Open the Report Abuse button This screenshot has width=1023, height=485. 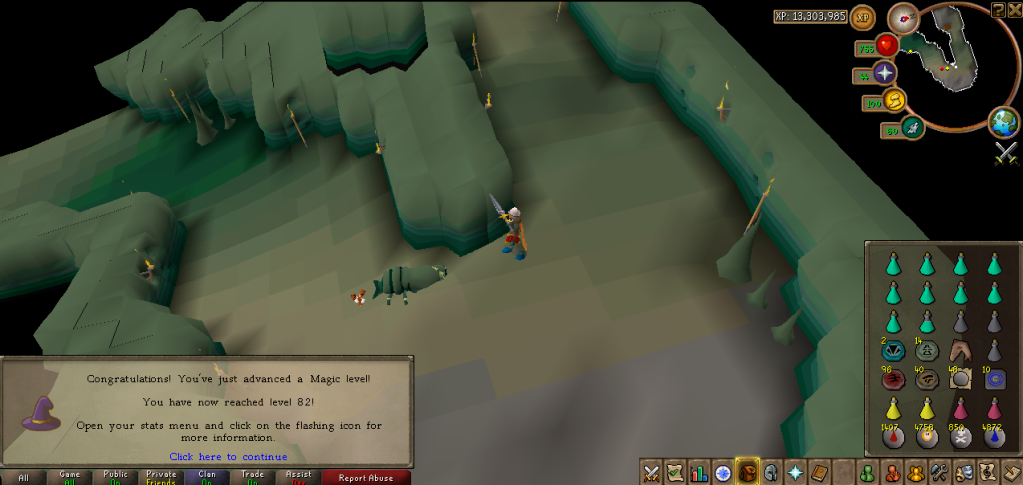[x=372, y=478]
